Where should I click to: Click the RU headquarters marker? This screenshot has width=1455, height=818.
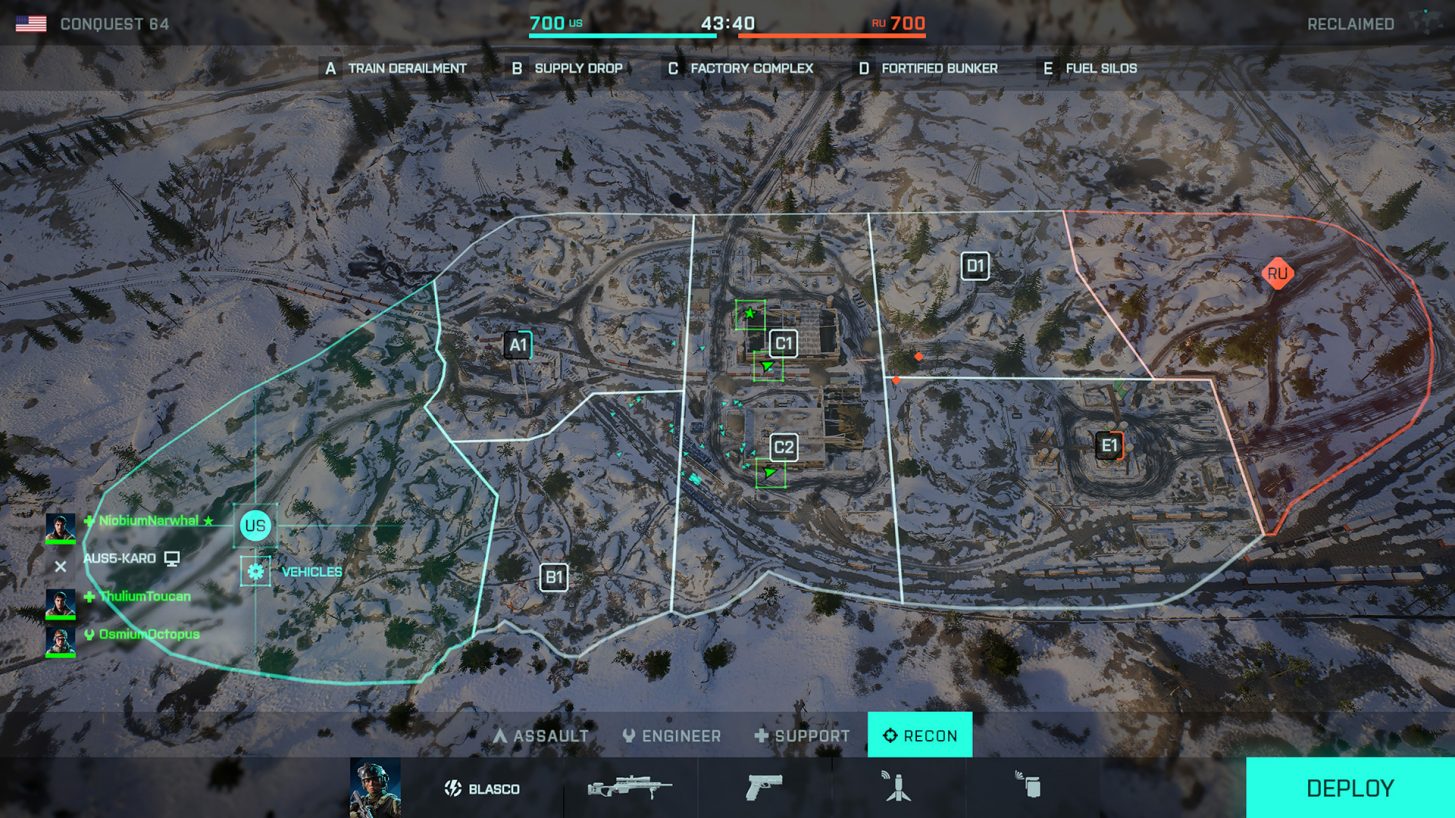(x=1277, y=273)
